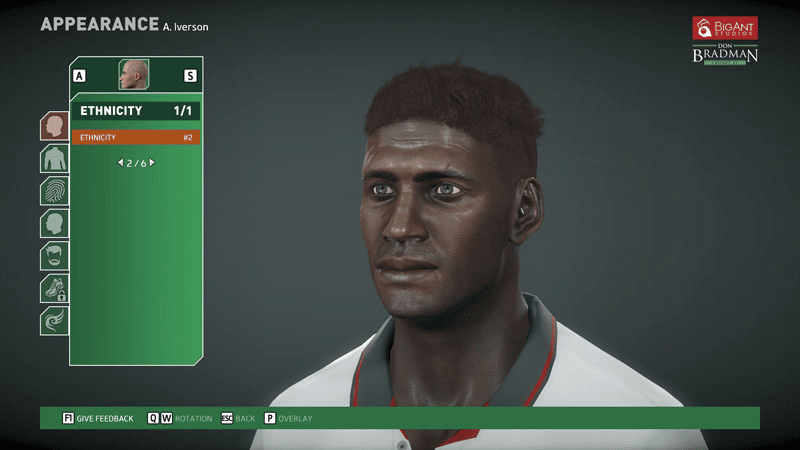The width and height of the screenshot is (800, 450).
Task: Select the locked shoe tab
Action: pyautogui.click(x=54, y=288)
